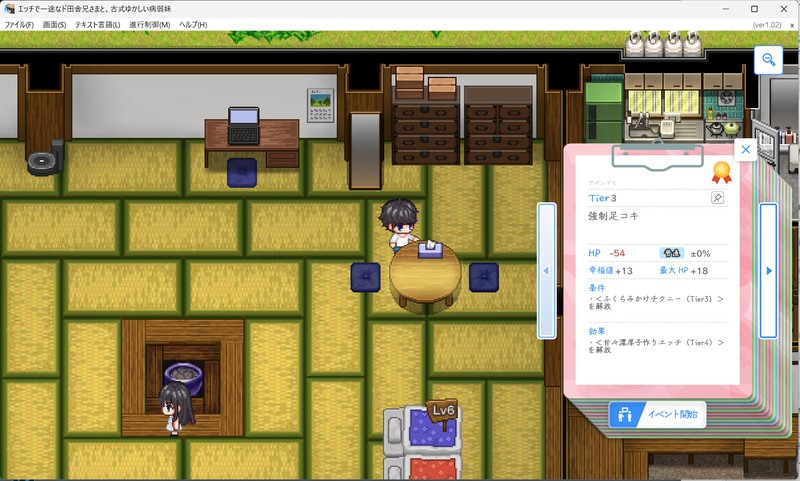Open the 画面(S) menu
Viewport: 800px width, 481px height.
[x=55, y=24]
